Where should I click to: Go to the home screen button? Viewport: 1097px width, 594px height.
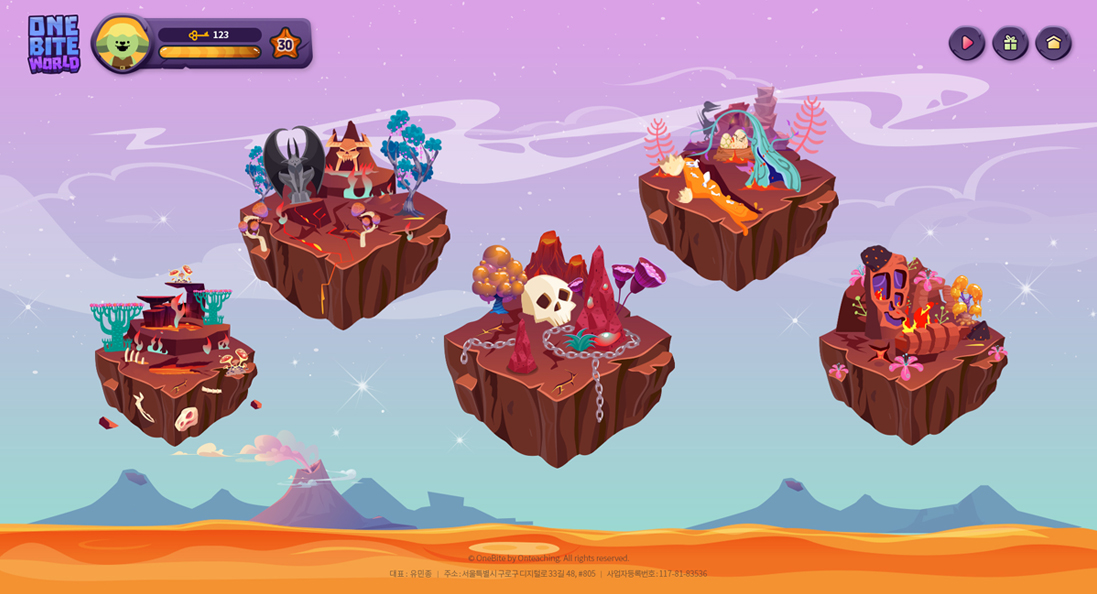coord(1053,43)
